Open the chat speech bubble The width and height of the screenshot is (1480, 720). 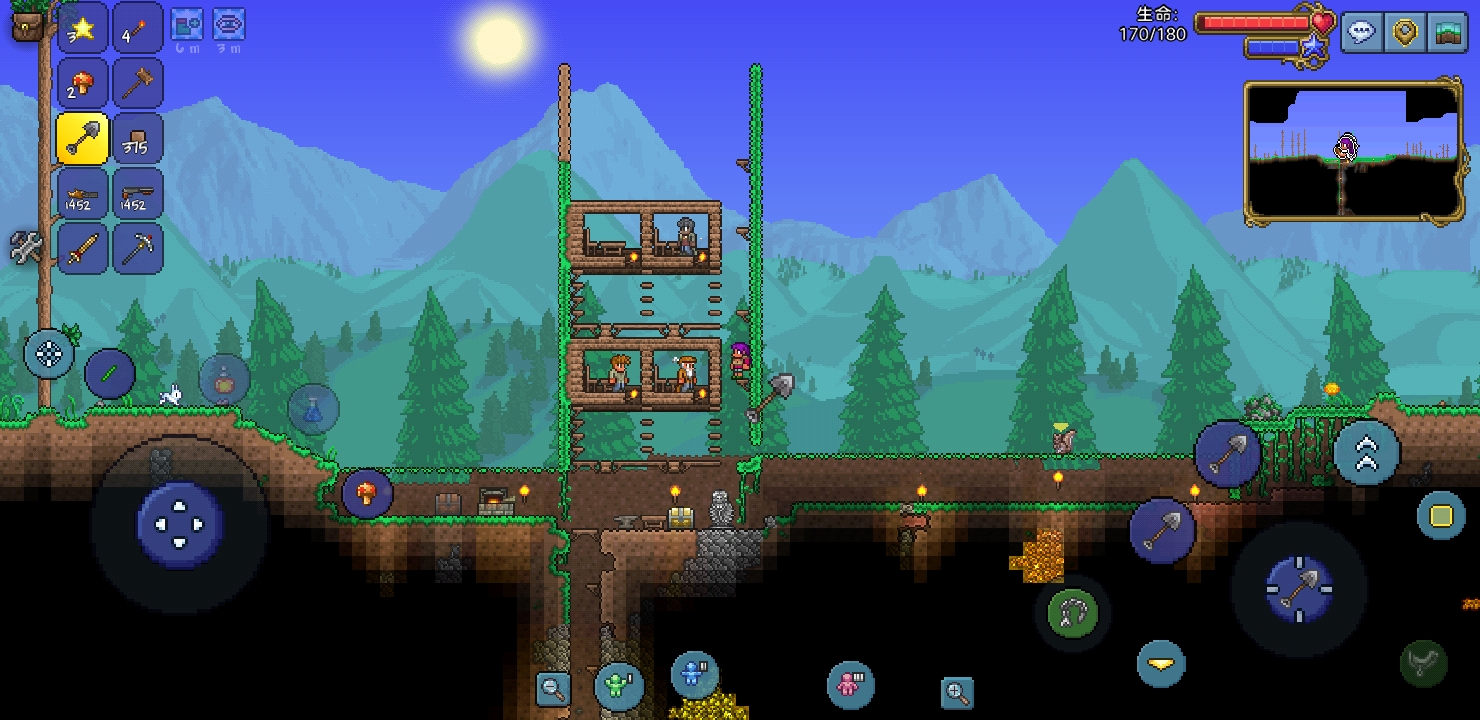coord(1362,31)
